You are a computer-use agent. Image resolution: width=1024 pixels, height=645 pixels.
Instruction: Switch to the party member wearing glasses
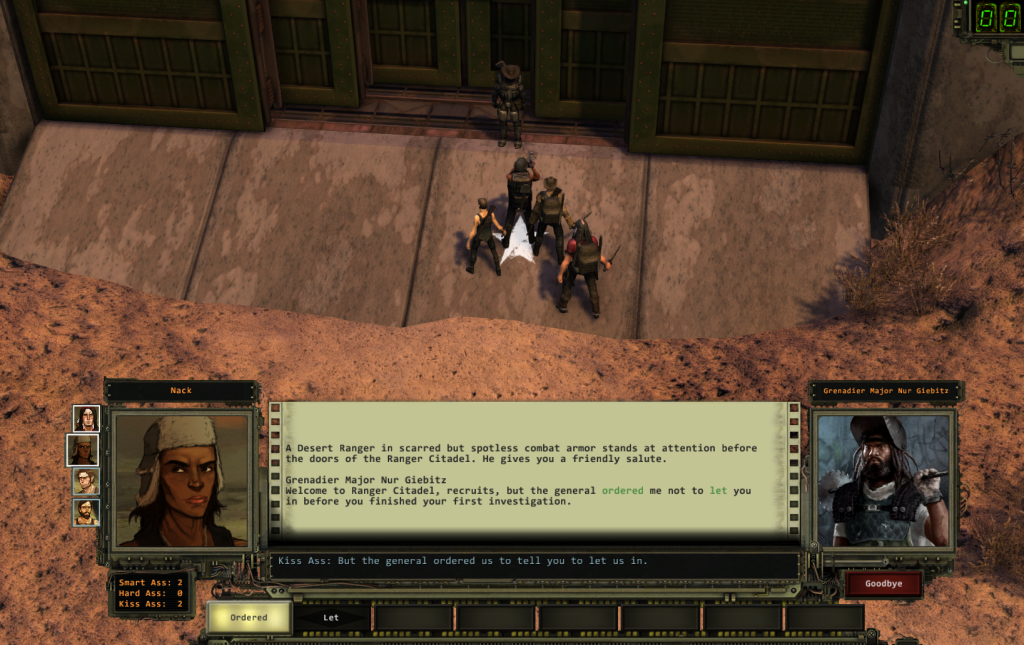click(87, 481)
